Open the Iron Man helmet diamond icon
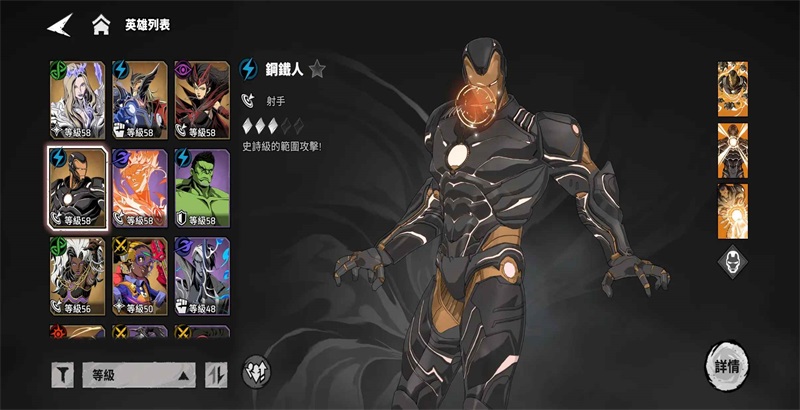800x410 pixels. pos(732,262)
